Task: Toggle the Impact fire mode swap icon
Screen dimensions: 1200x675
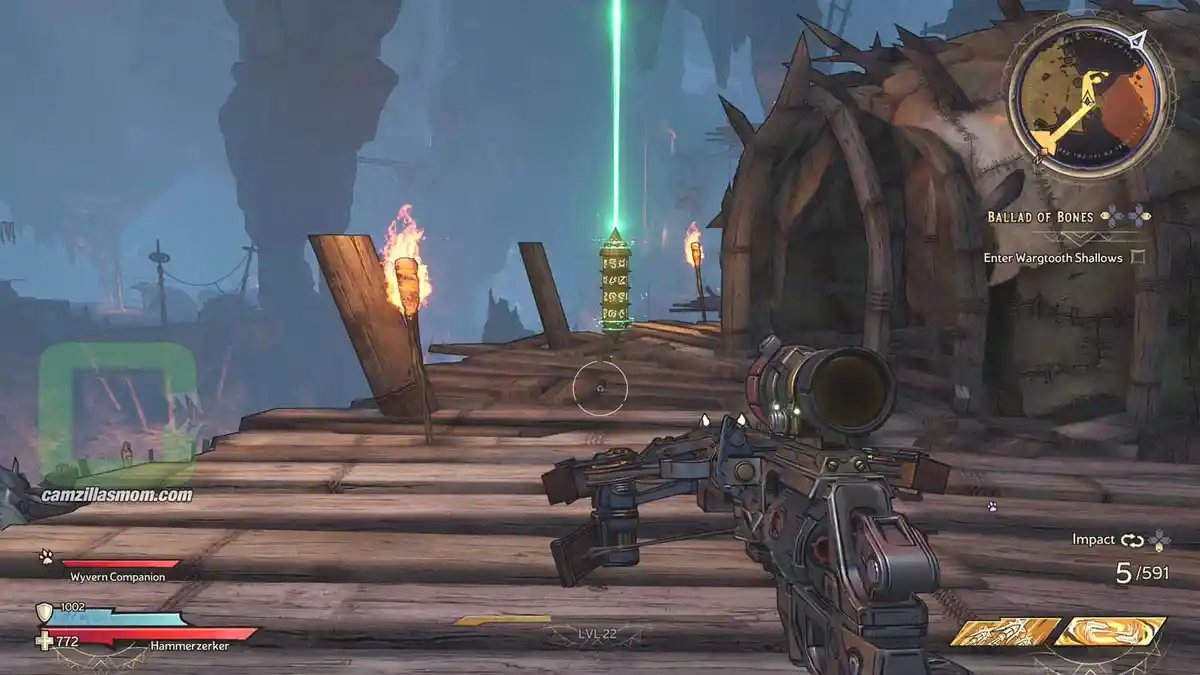Action: pyautogui.click(x=1132, y=540)
